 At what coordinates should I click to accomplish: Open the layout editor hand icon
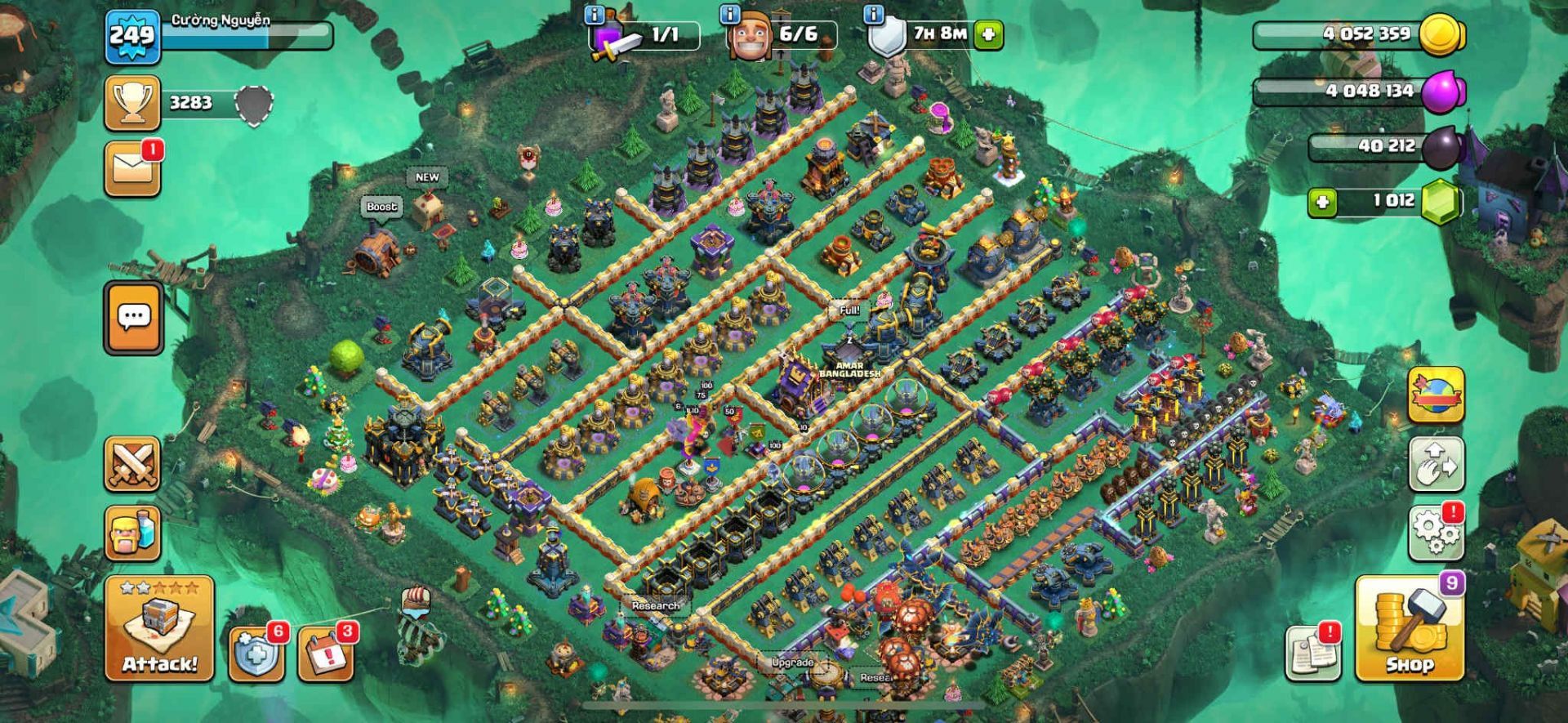(x=1436, y=464)
